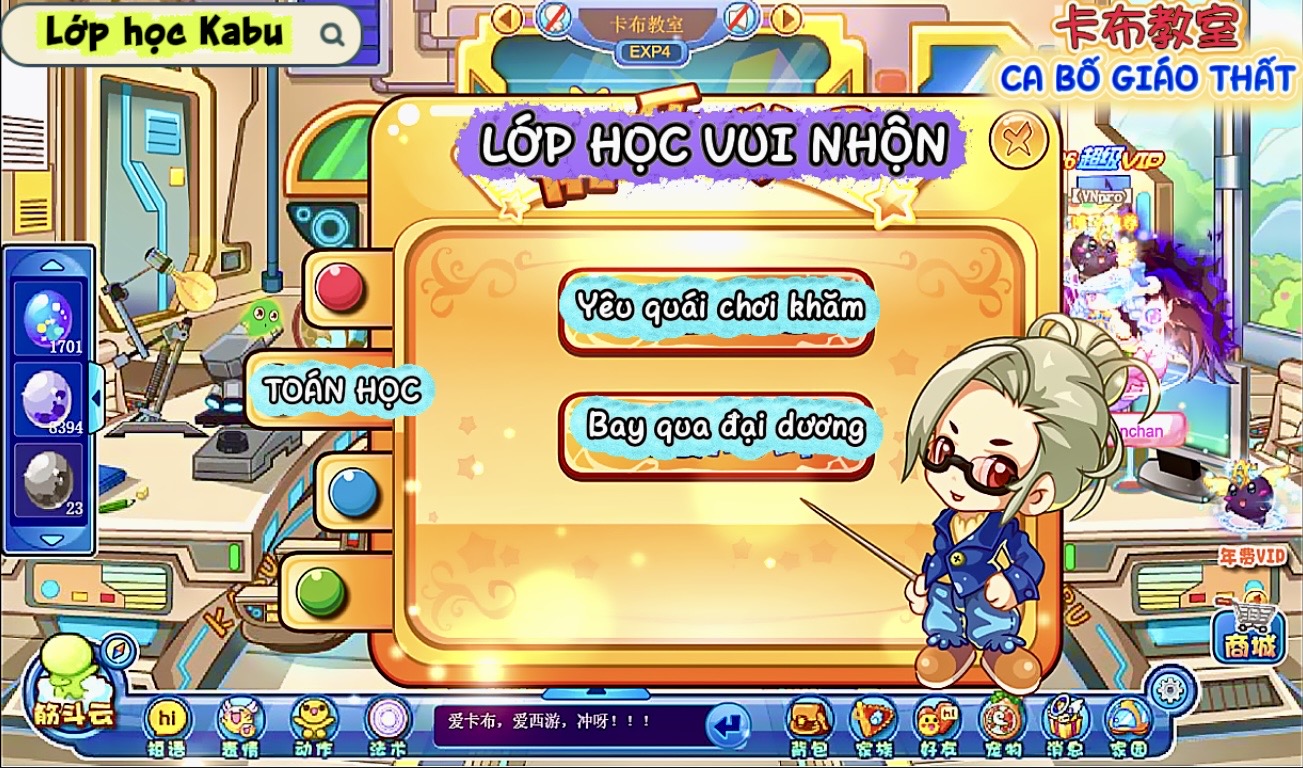Screen dimensions: 1303x768
Task: Choose the Yêu quái chơi khăm game
Action: click(x=716, y=309)
